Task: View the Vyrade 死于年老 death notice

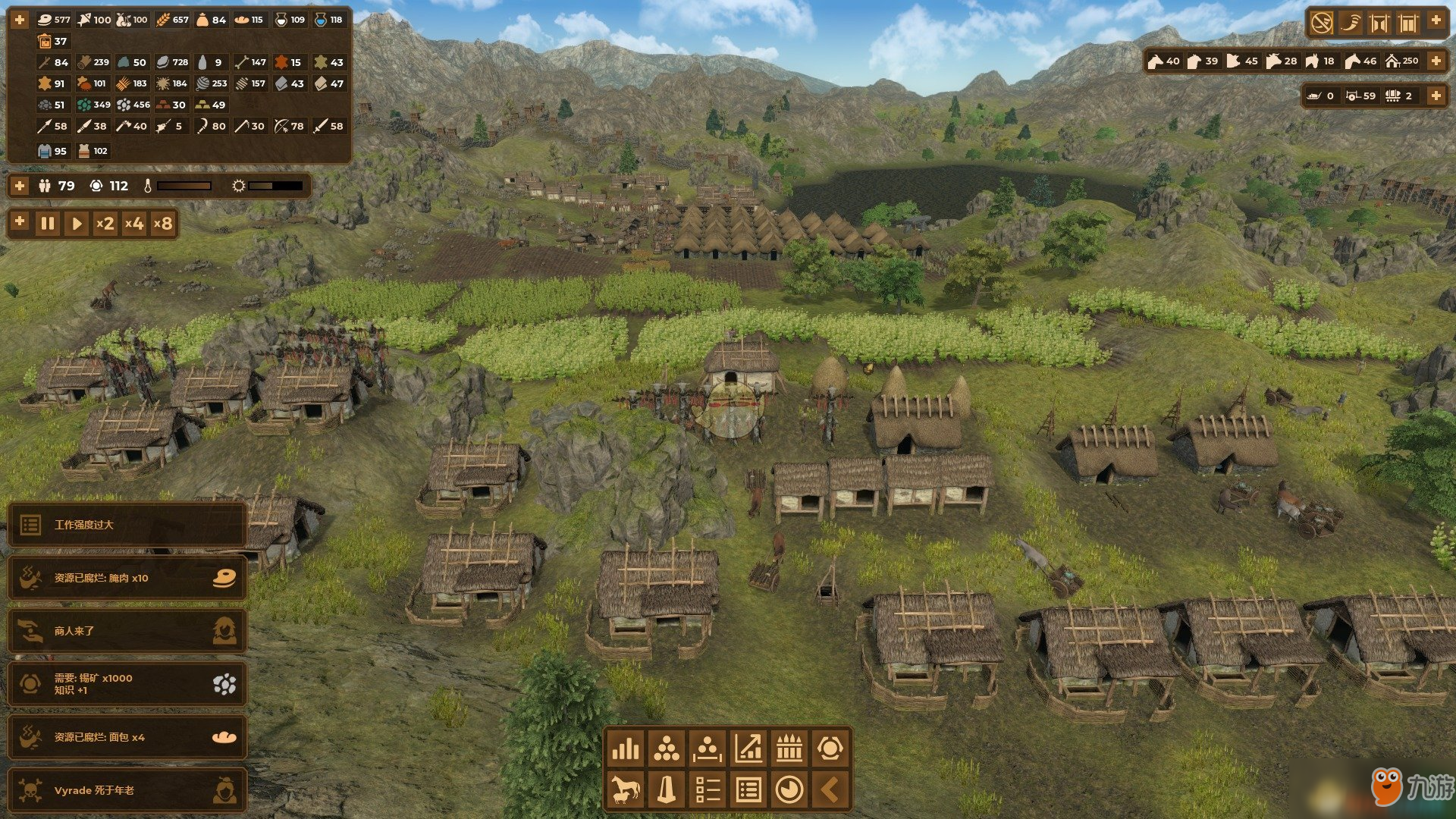Action: click(x=127, y=790)
